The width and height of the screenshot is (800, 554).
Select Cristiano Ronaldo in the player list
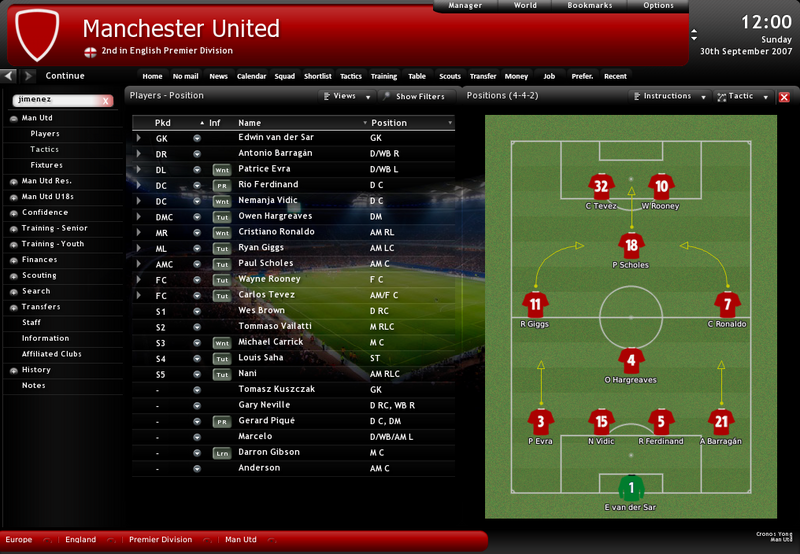276,232
